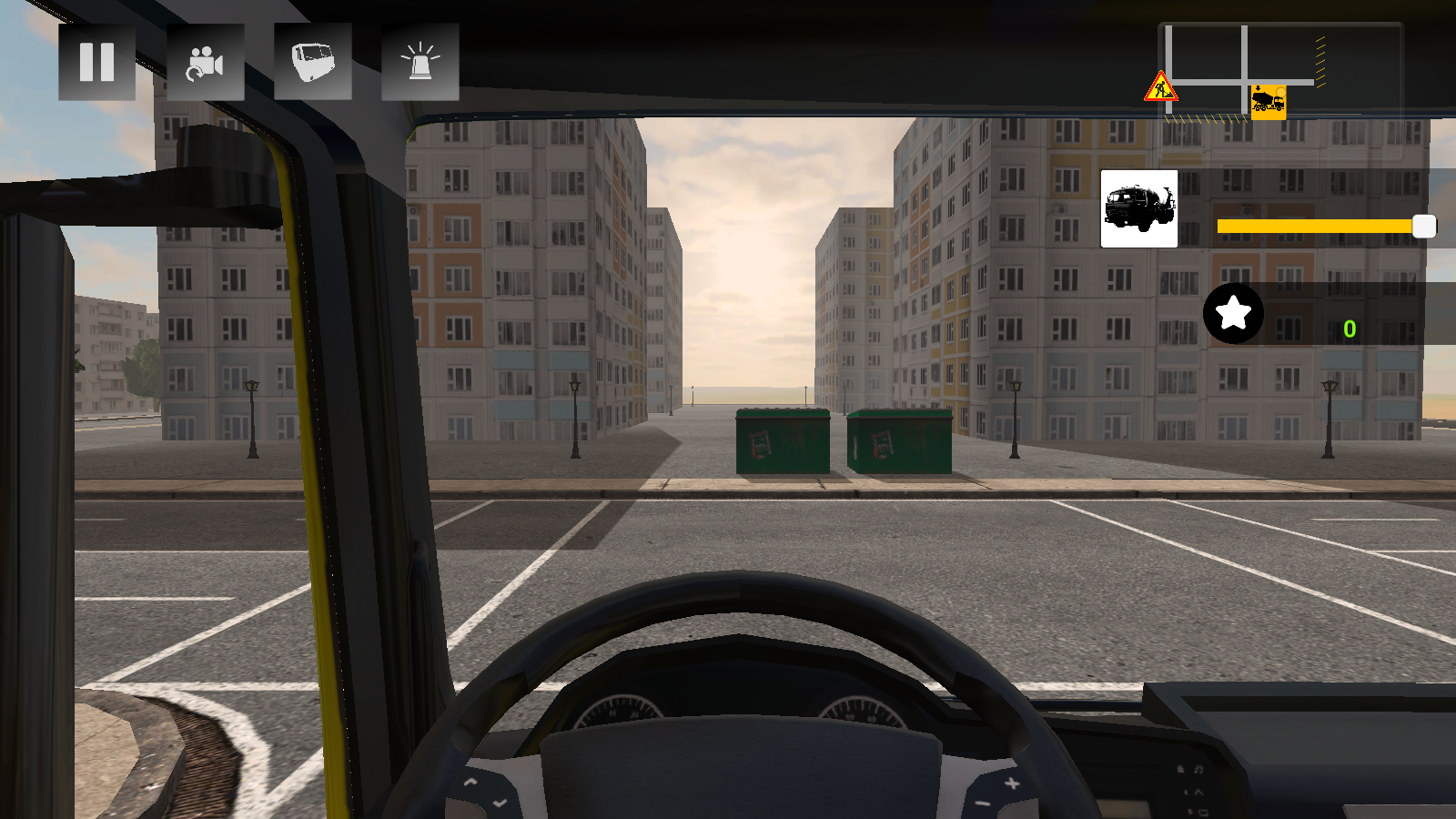Switch the camera view
1456x819 pixels.
click(206, 62)
